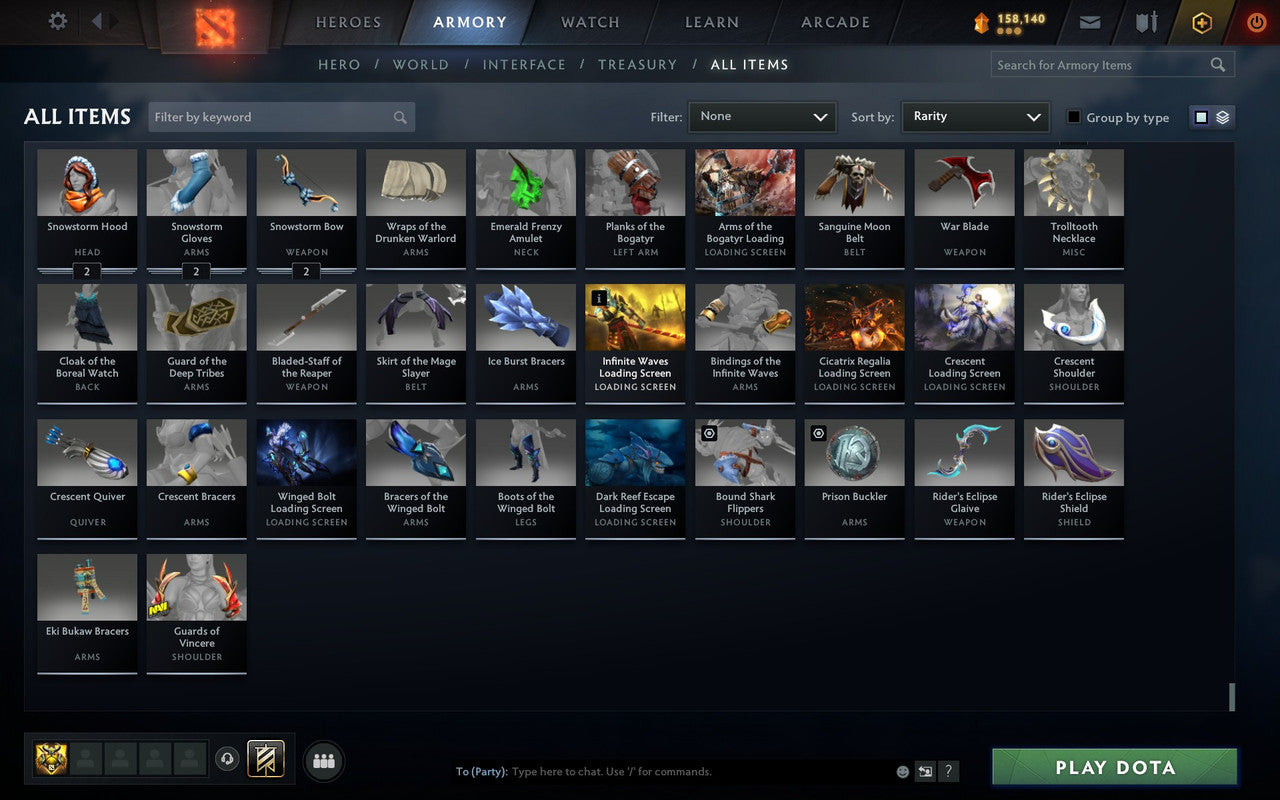Open friends list with the people icon
The width and height of the screenshot is (1280, 800).
pyautogui.click(x=323, y=759)
